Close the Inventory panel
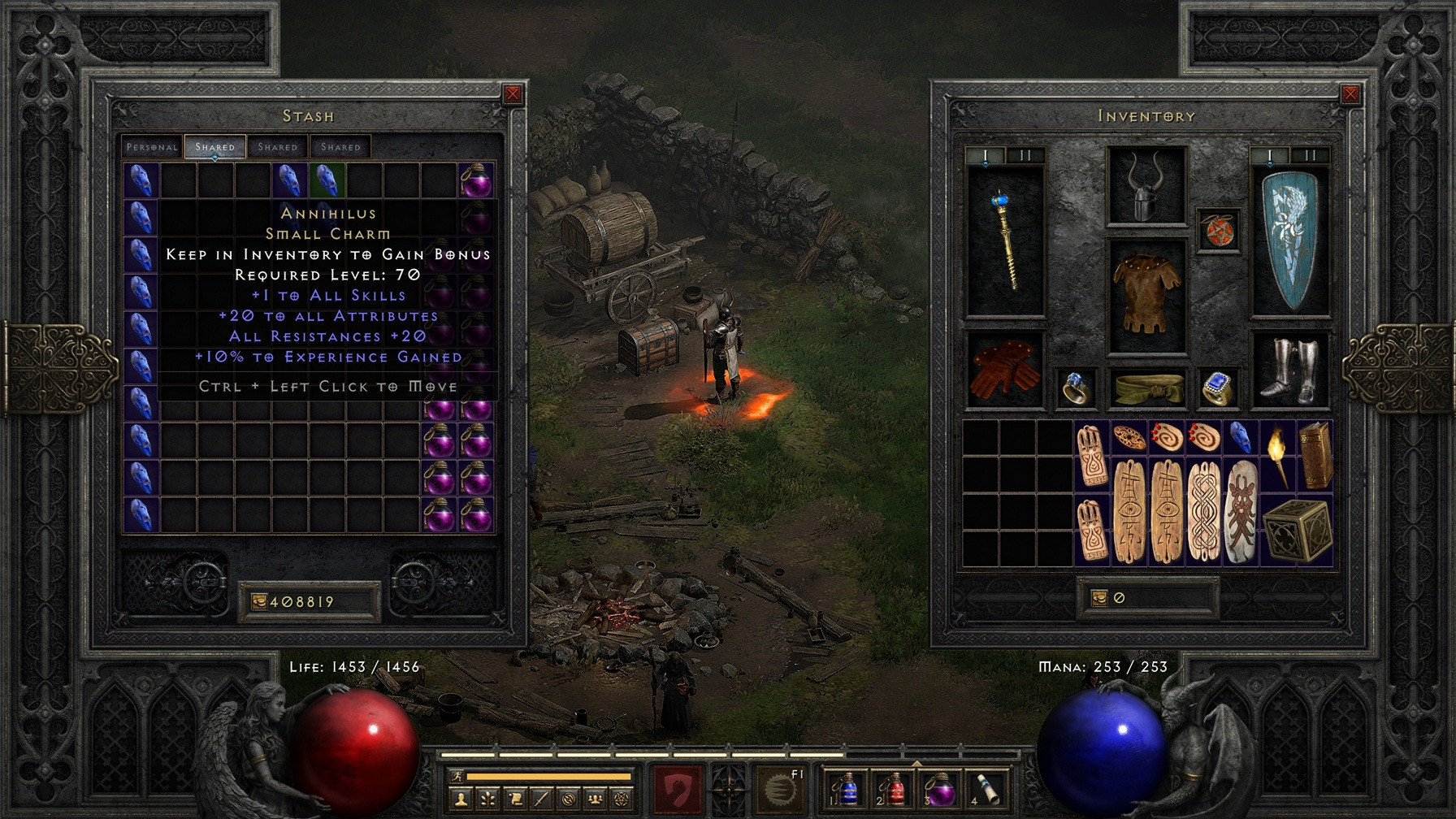Image resolution: width=1456 pixels, height=819 pixels. [1350, 94]
